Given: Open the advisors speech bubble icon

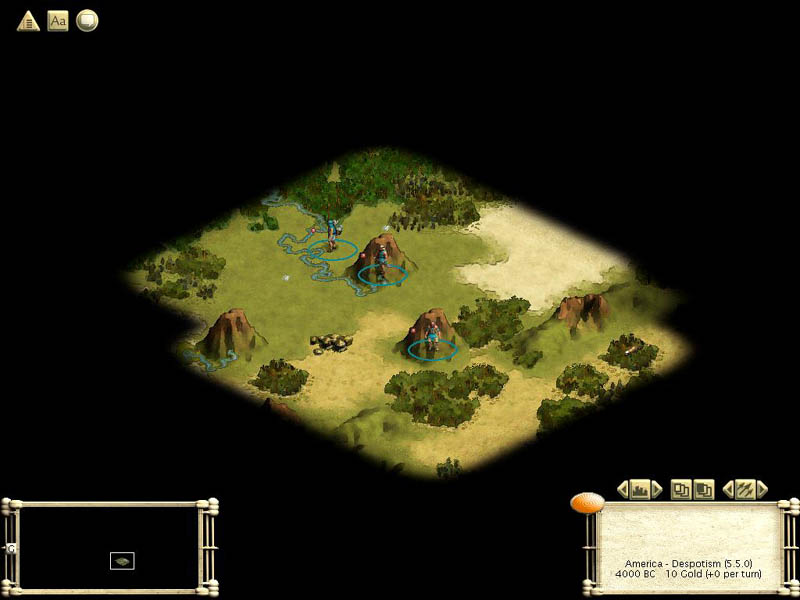Looking at the screenshot, I should pyautogui.click(x=87, y=20).
